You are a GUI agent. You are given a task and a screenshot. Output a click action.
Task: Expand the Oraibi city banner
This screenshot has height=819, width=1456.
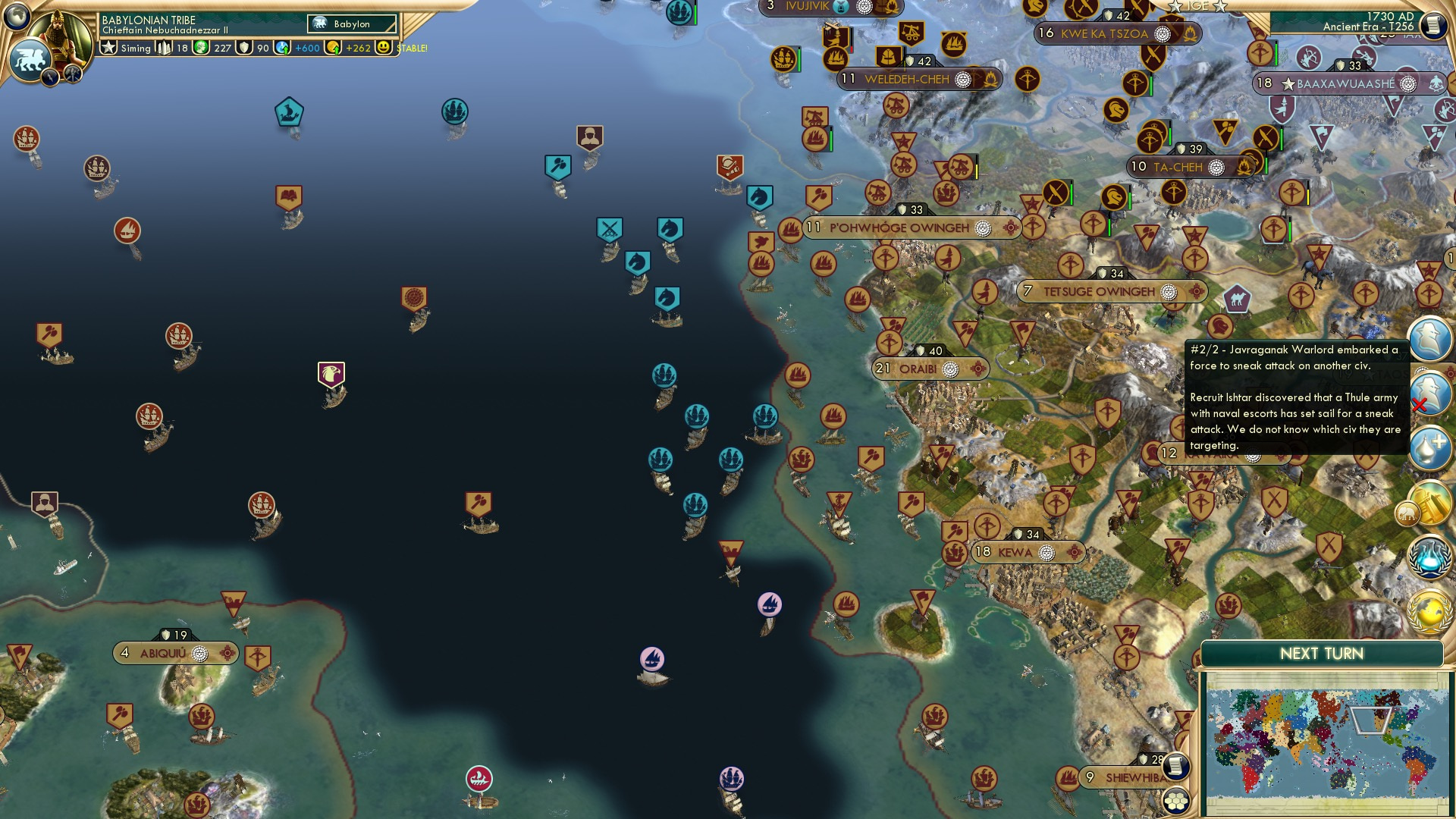(x=929, y=369)
